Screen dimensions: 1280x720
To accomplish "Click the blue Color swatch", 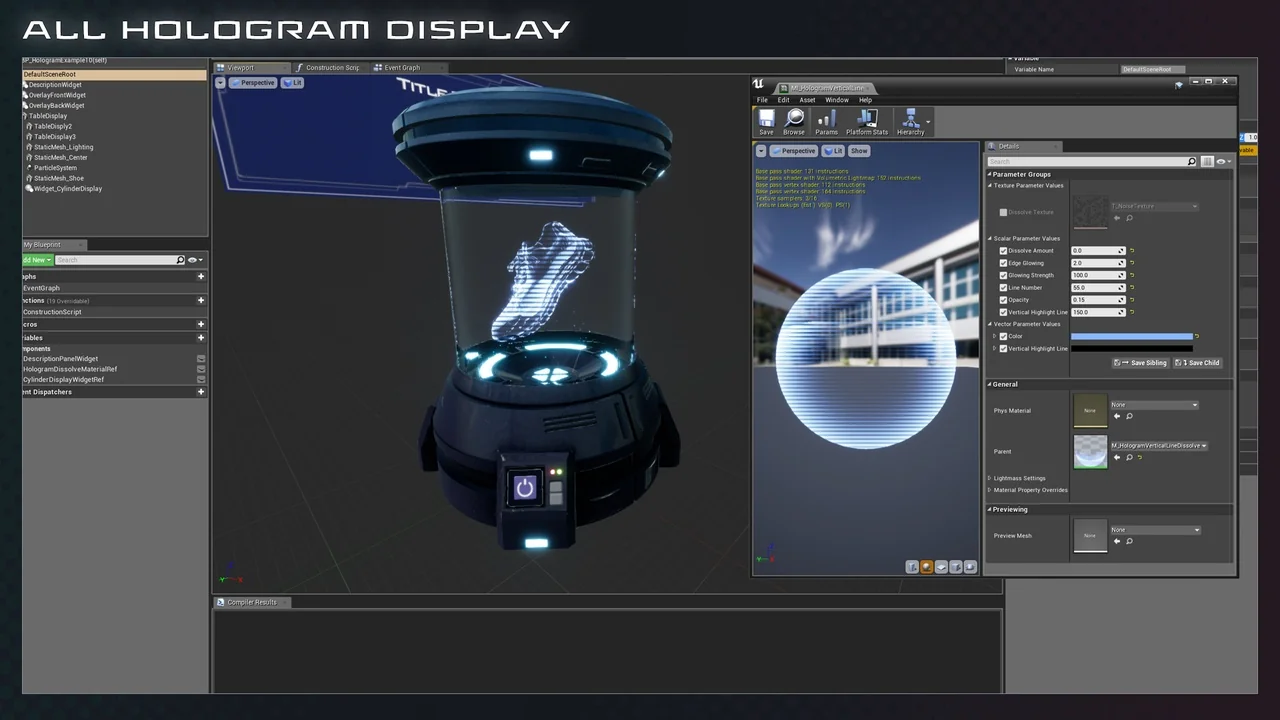I will (1133, 336).
